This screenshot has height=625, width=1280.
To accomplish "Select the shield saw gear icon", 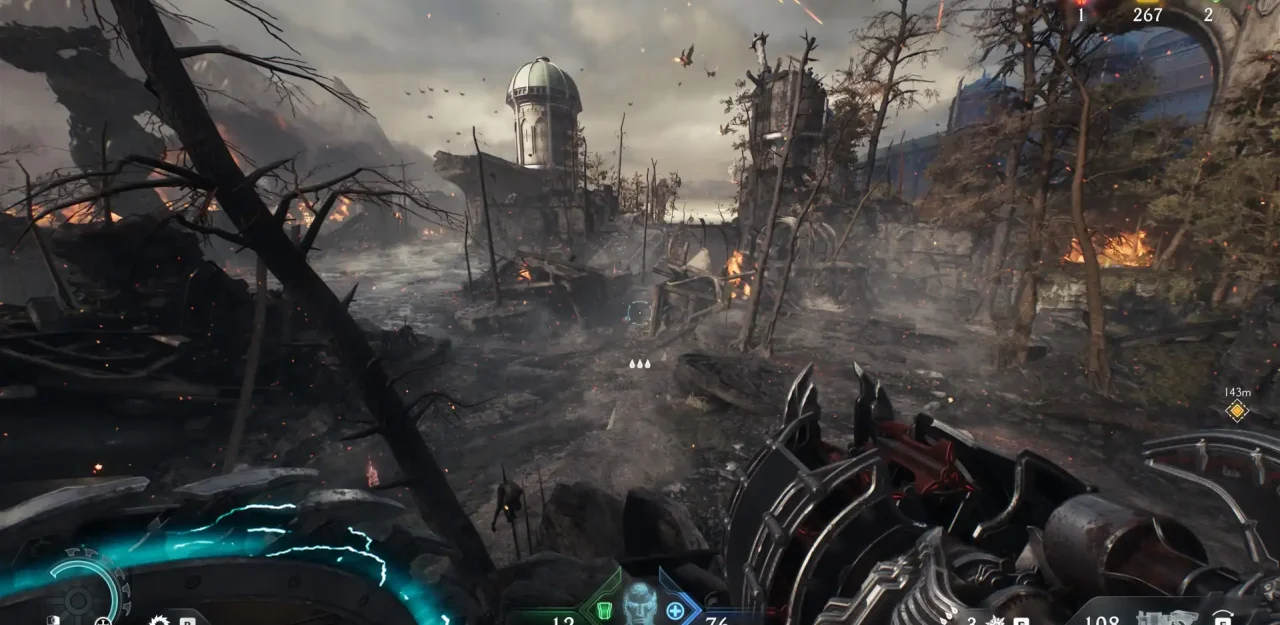I will [x=160, y=621].
